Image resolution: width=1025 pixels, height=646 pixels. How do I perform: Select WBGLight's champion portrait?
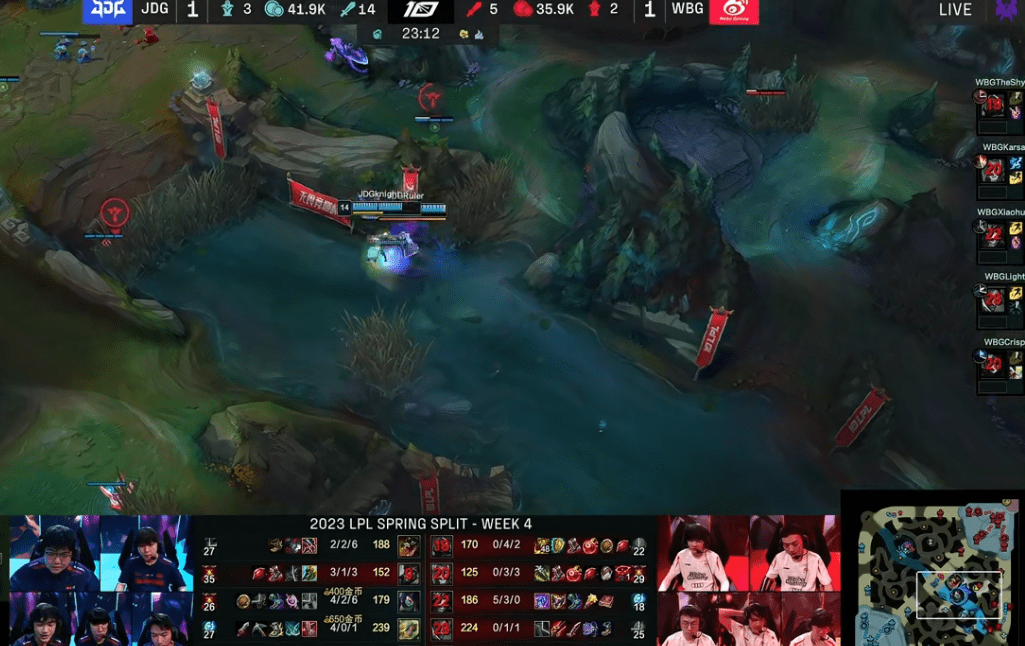click(993, 300)
